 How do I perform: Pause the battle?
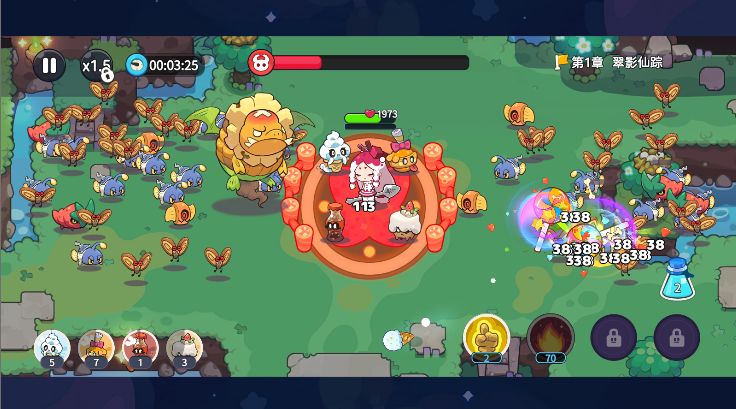(49, 65)
